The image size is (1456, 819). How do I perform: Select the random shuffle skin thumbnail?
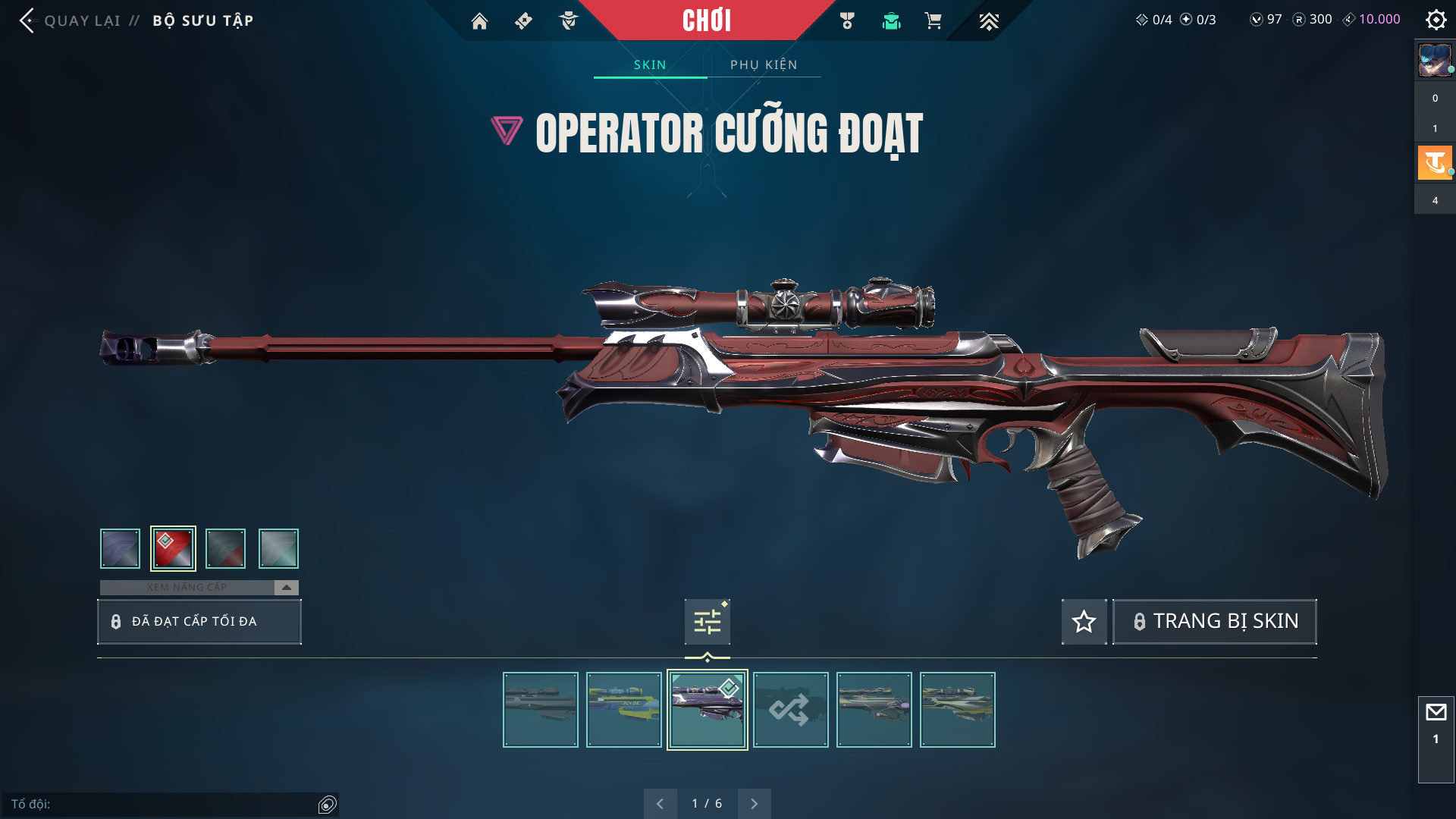click(790, 710)
